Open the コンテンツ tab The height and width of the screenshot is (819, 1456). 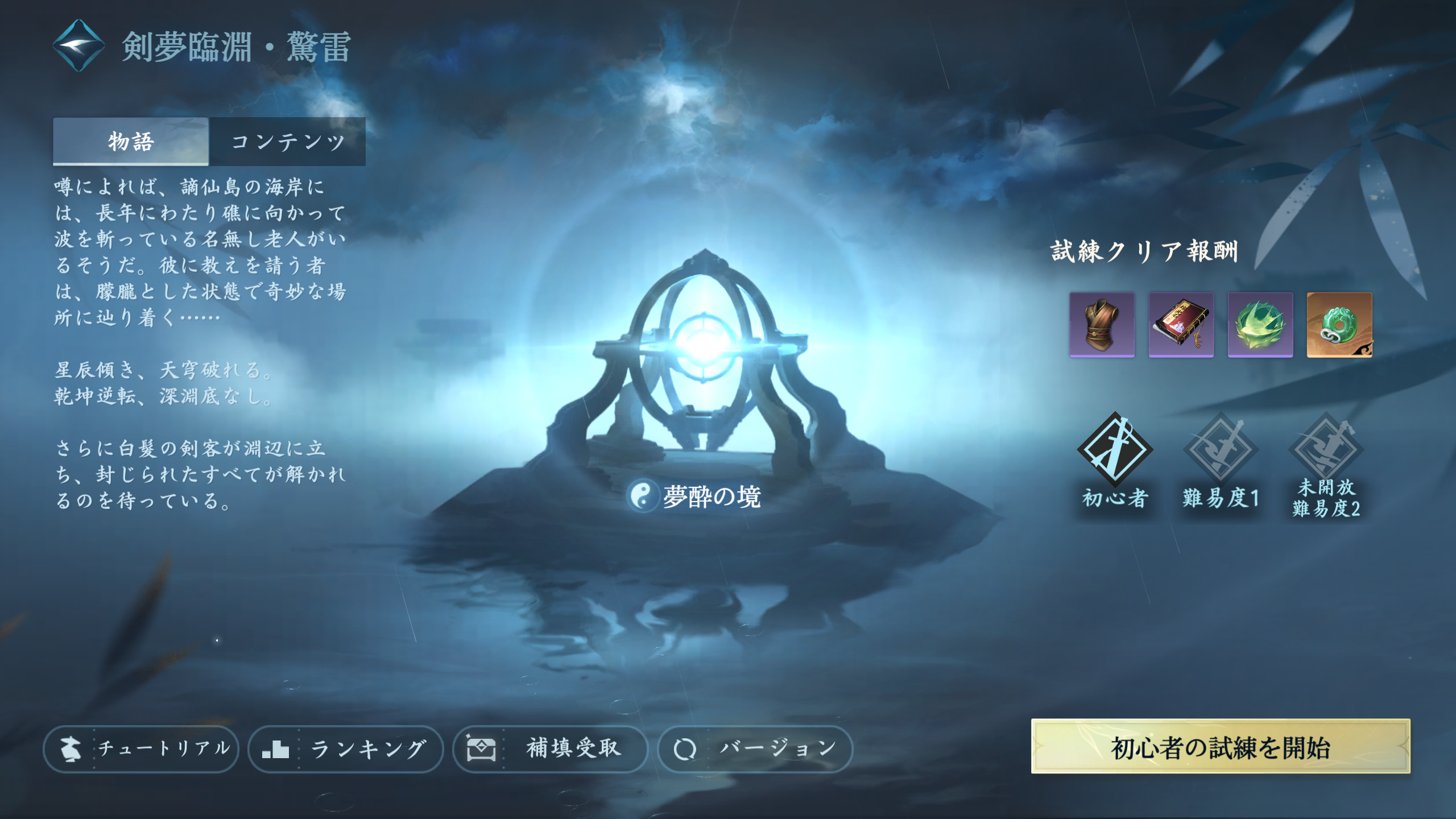pos(288,141)
